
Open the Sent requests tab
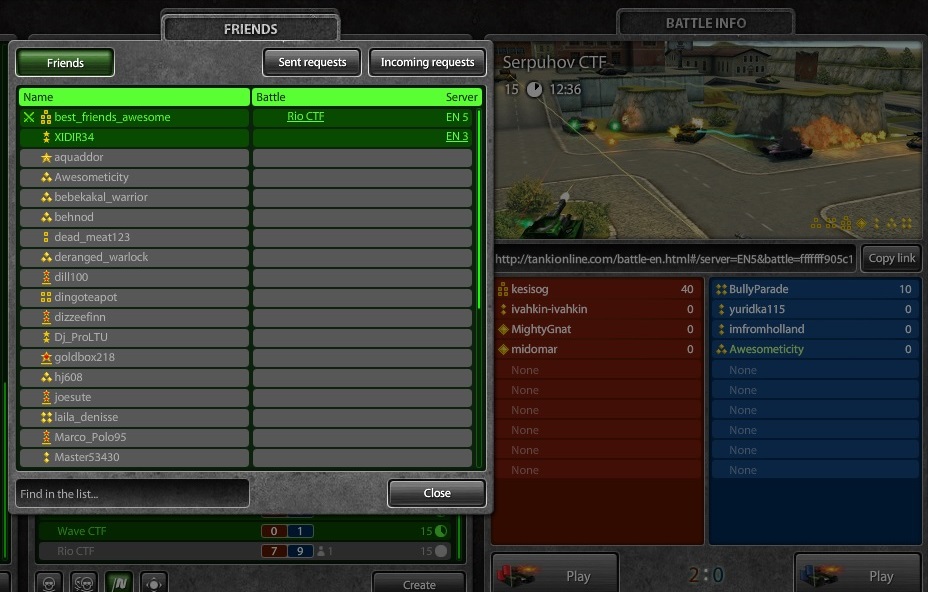312,62
